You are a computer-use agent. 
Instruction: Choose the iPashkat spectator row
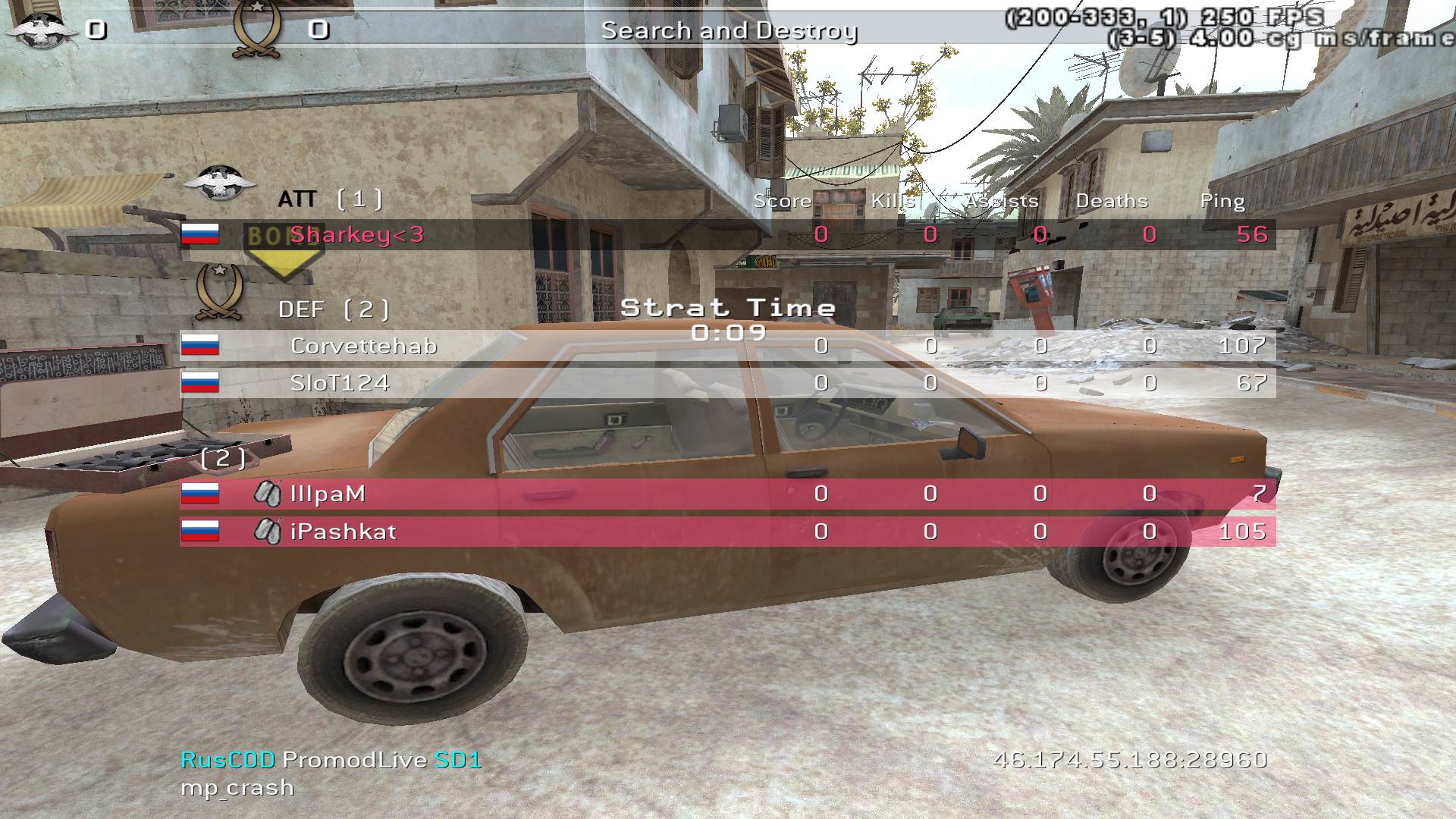[x=728, y=532]
